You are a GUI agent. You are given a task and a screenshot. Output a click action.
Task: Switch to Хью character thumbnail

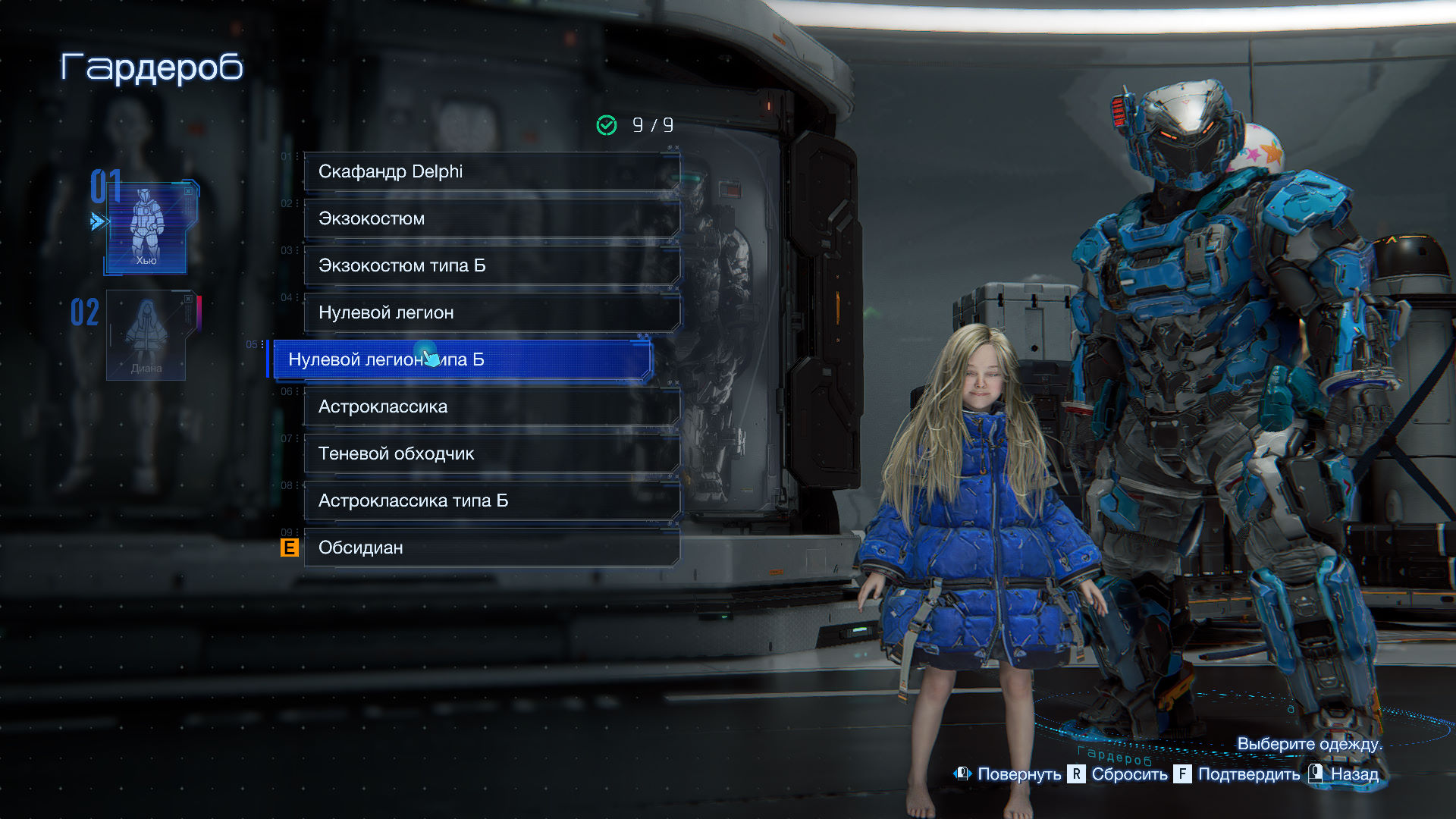pyautogui.click(x=146, y=227)
